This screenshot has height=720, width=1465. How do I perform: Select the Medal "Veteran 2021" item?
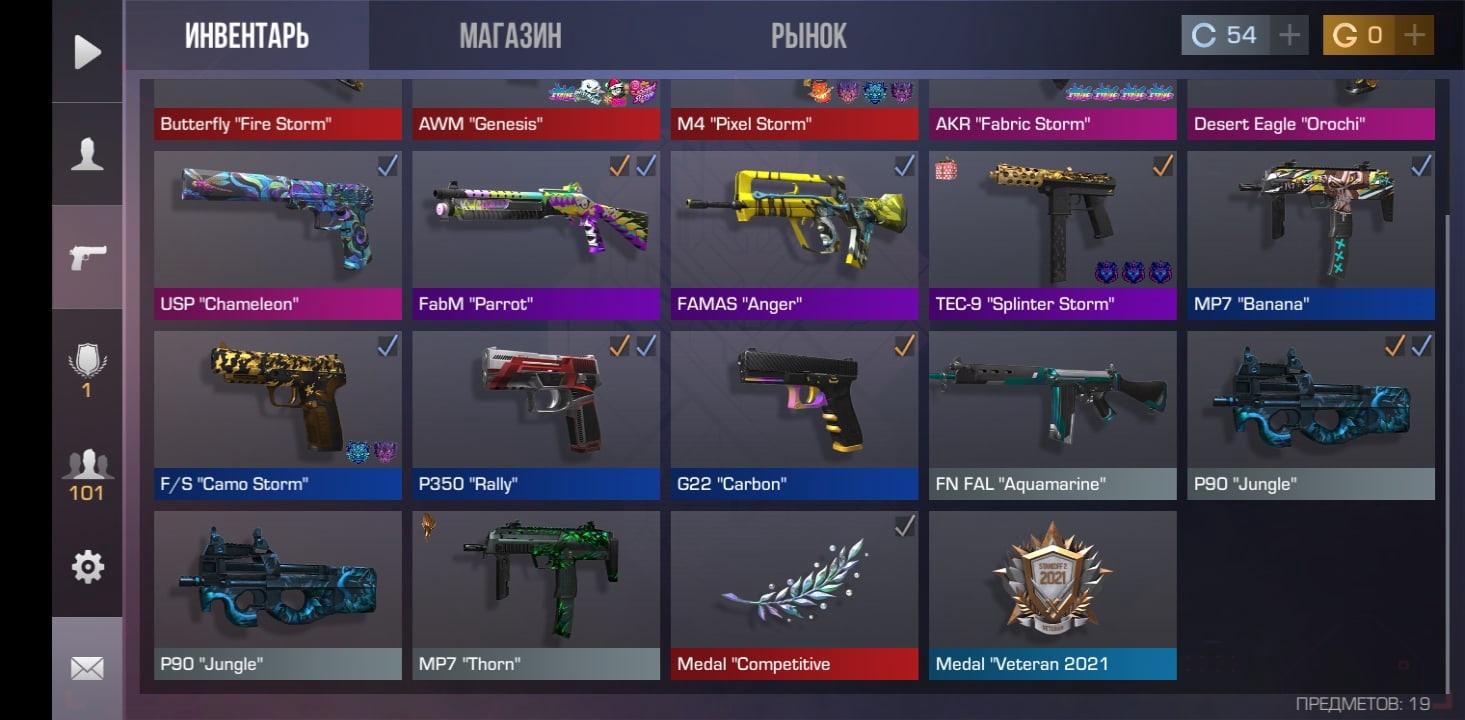[x=1052, y=594]
